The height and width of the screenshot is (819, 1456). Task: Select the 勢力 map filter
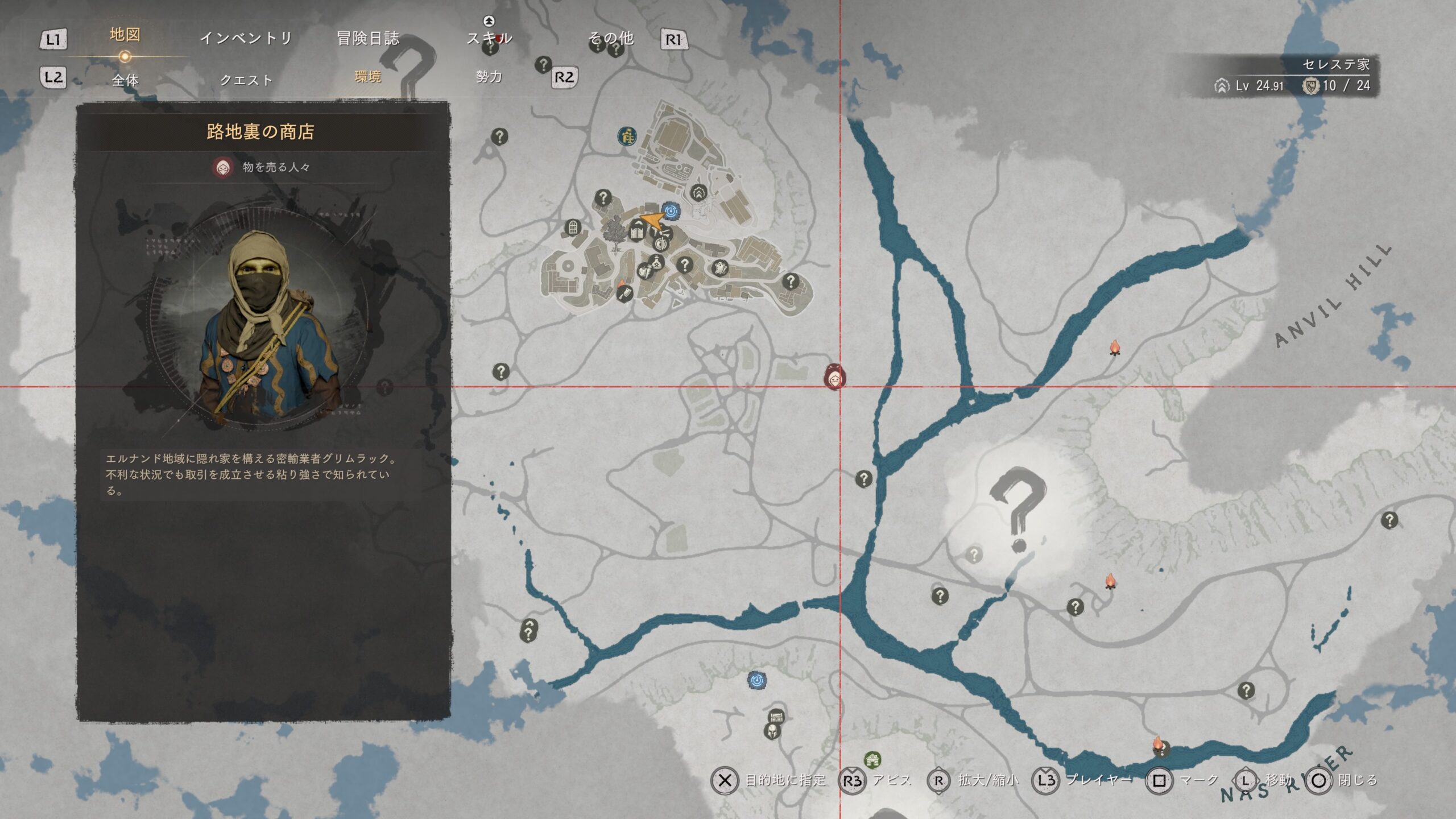point(489,76)
